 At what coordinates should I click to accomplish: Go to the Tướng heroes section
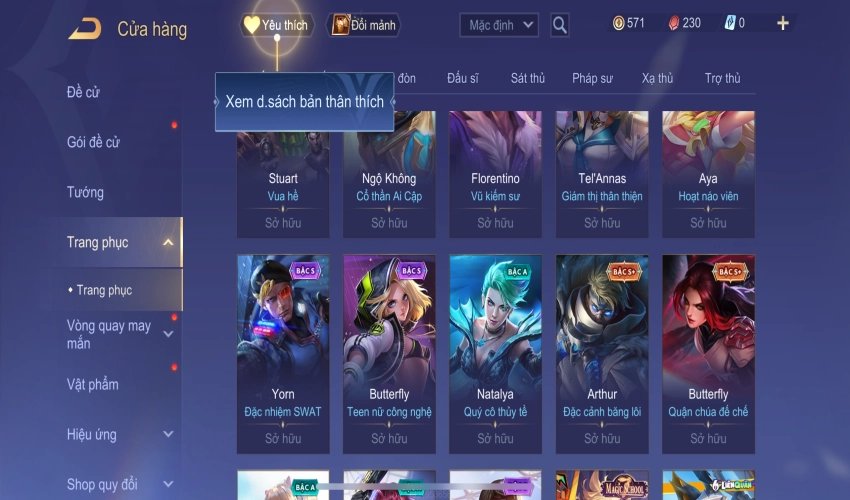coord(85,192)
